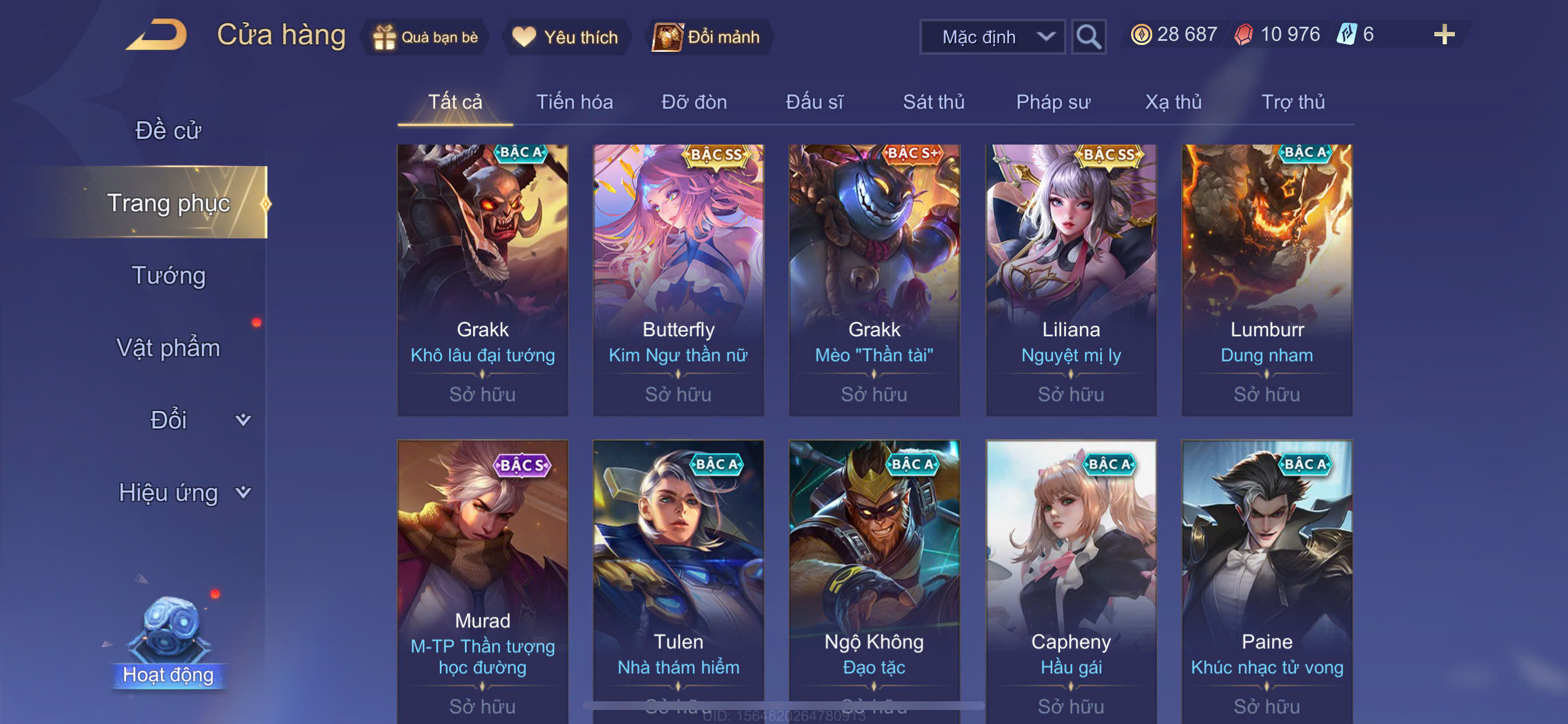Expand the Hiệu ứng category

(183, 492)
